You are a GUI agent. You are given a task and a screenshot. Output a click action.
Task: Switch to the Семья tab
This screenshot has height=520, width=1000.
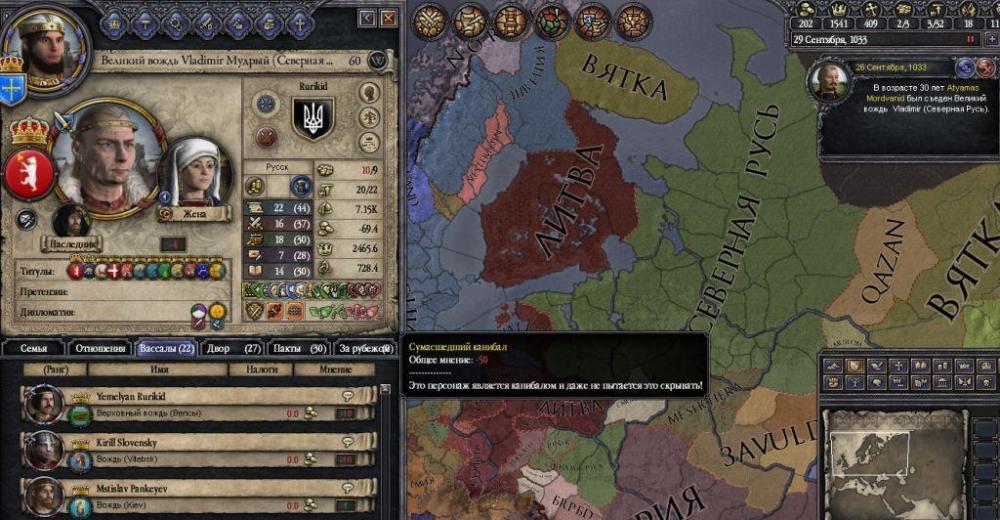point(32,348)
